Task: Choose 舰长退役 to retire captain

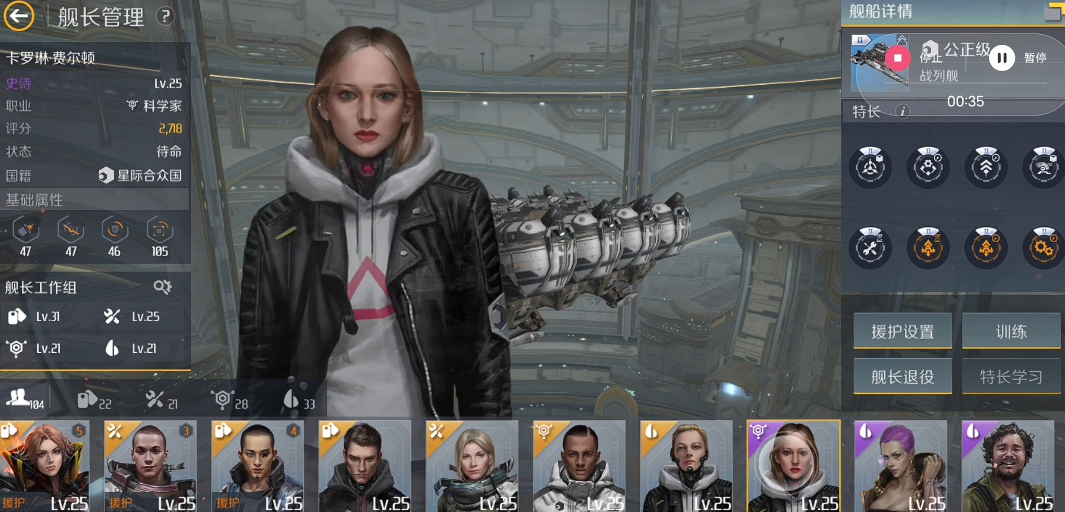Action: (x=902, y=376)
